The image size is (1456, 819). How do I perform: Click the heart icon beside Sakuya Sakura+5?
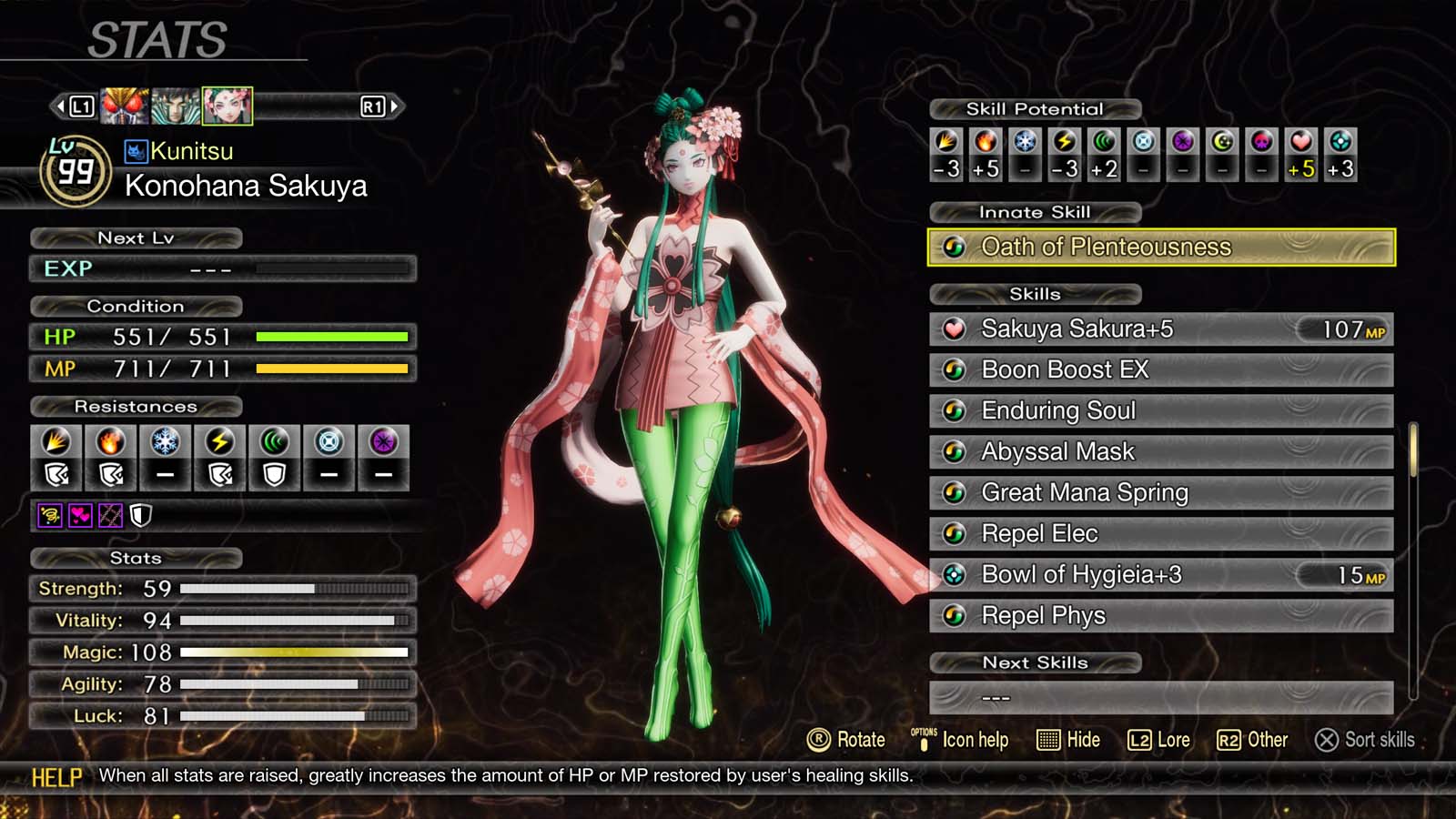click(x=954, y=329)
